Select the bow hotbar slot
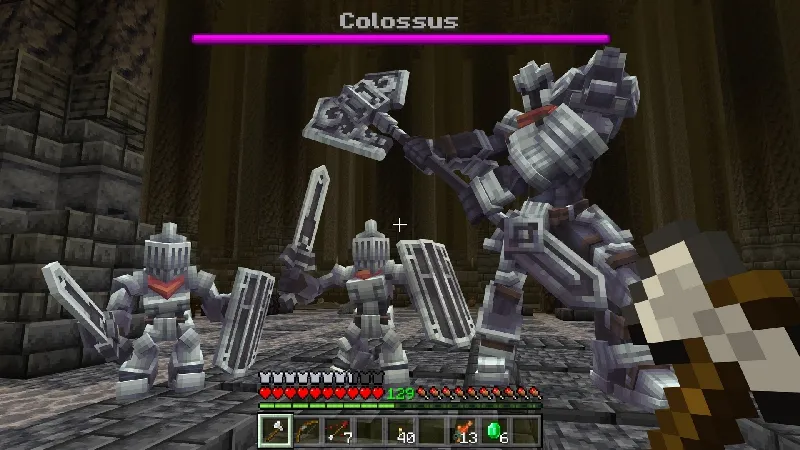The image size is (800, 450). point(306,430)
